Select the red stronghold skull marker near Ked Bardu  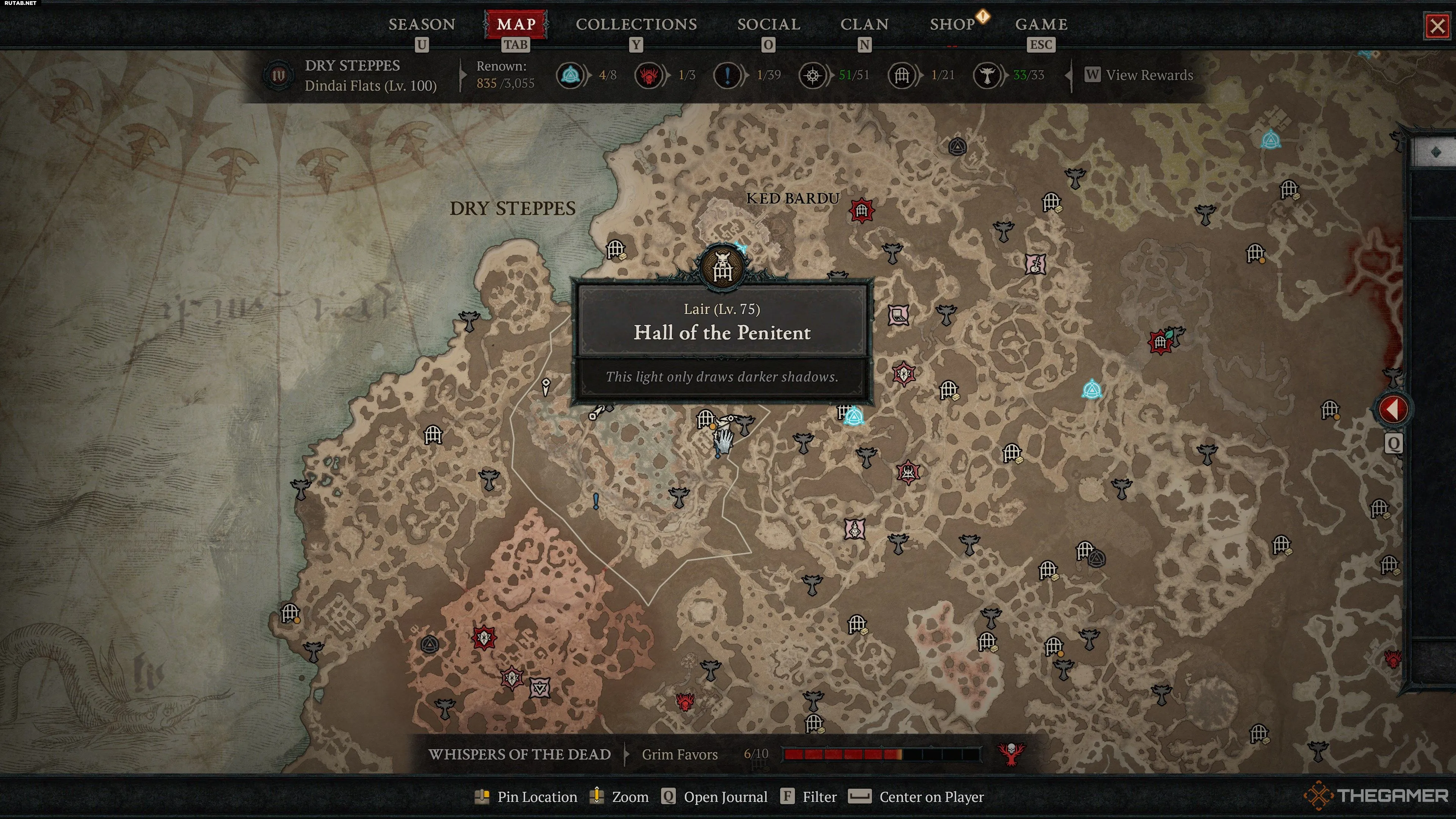click(861, 211)
